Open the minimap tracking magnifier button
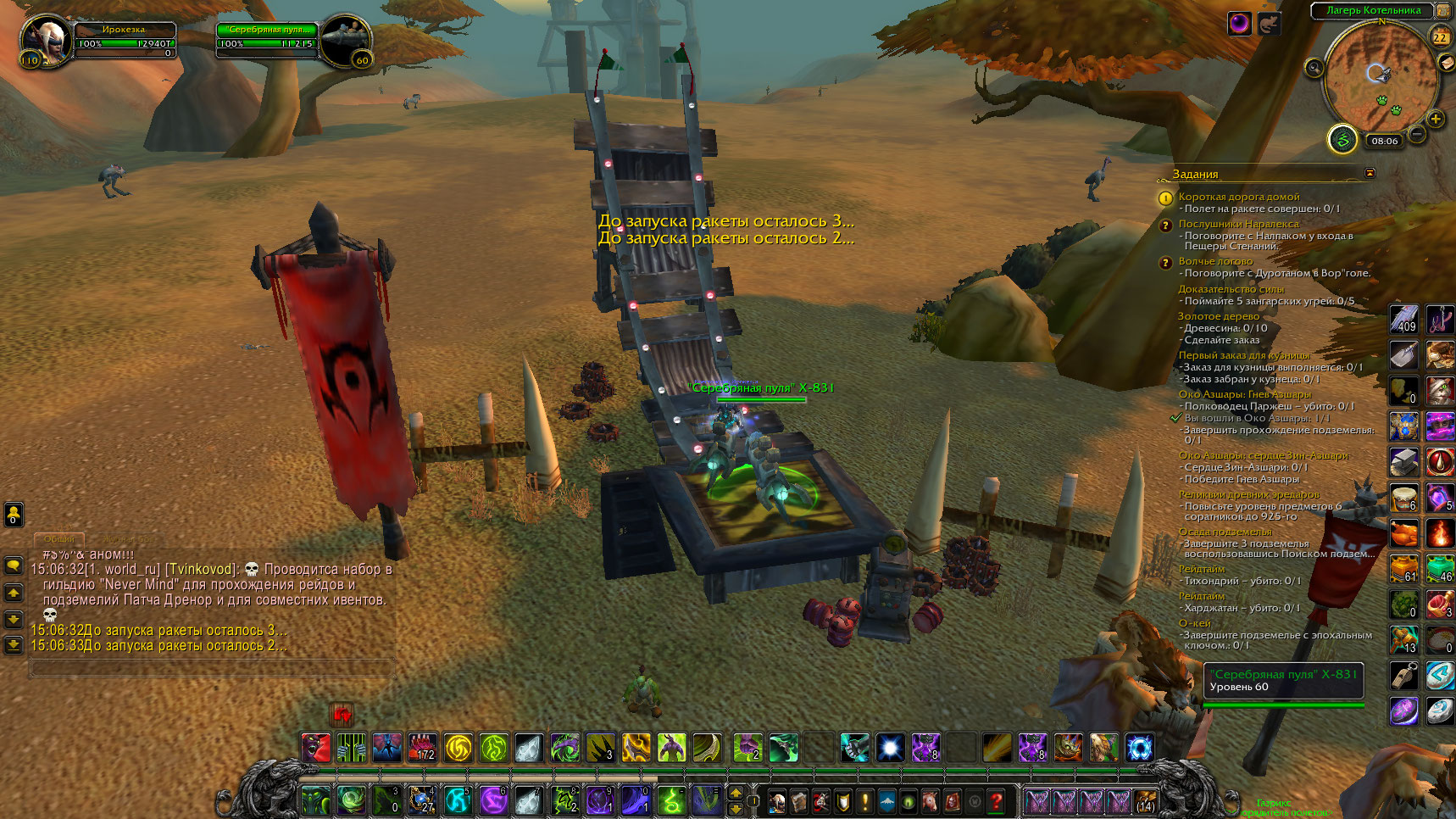The height and width of the screenshot is (819, 1456). (1314, 68)
